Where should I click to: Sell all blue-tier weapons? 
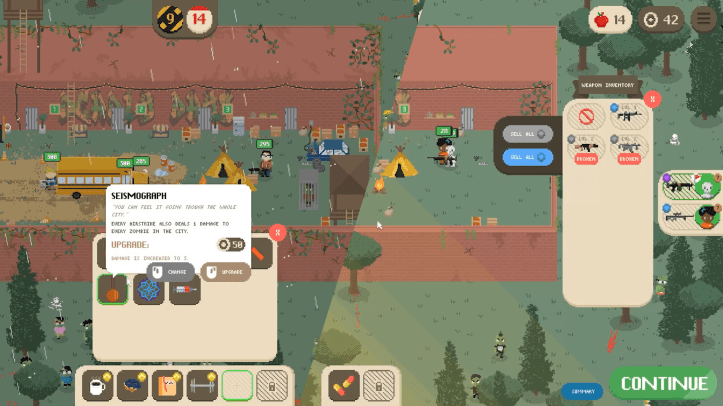click(528, 156)
